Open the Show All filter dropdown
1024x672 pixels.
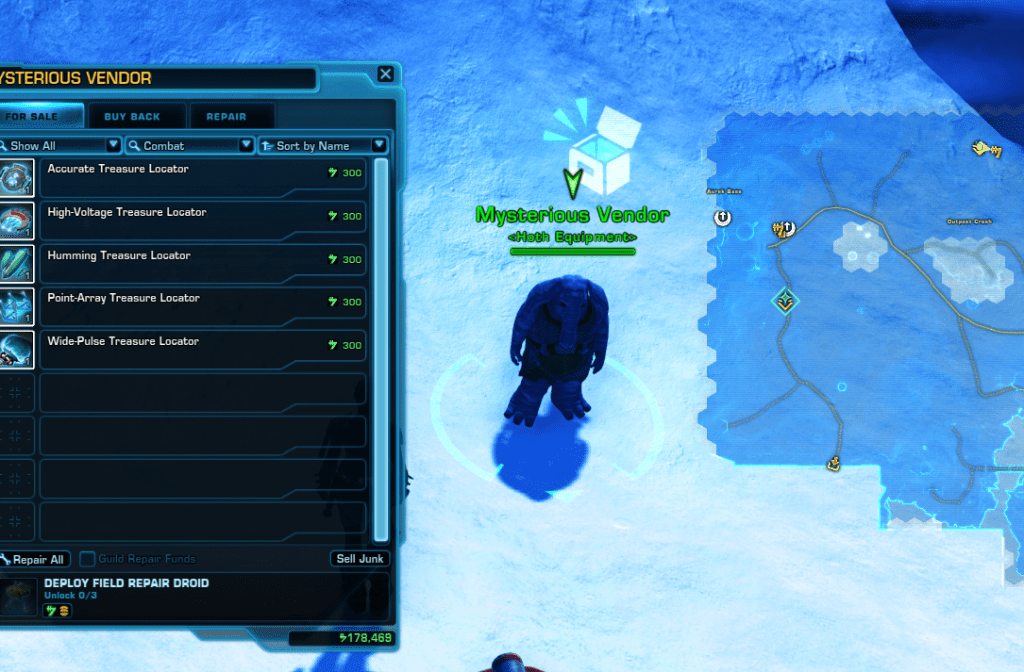61,146
